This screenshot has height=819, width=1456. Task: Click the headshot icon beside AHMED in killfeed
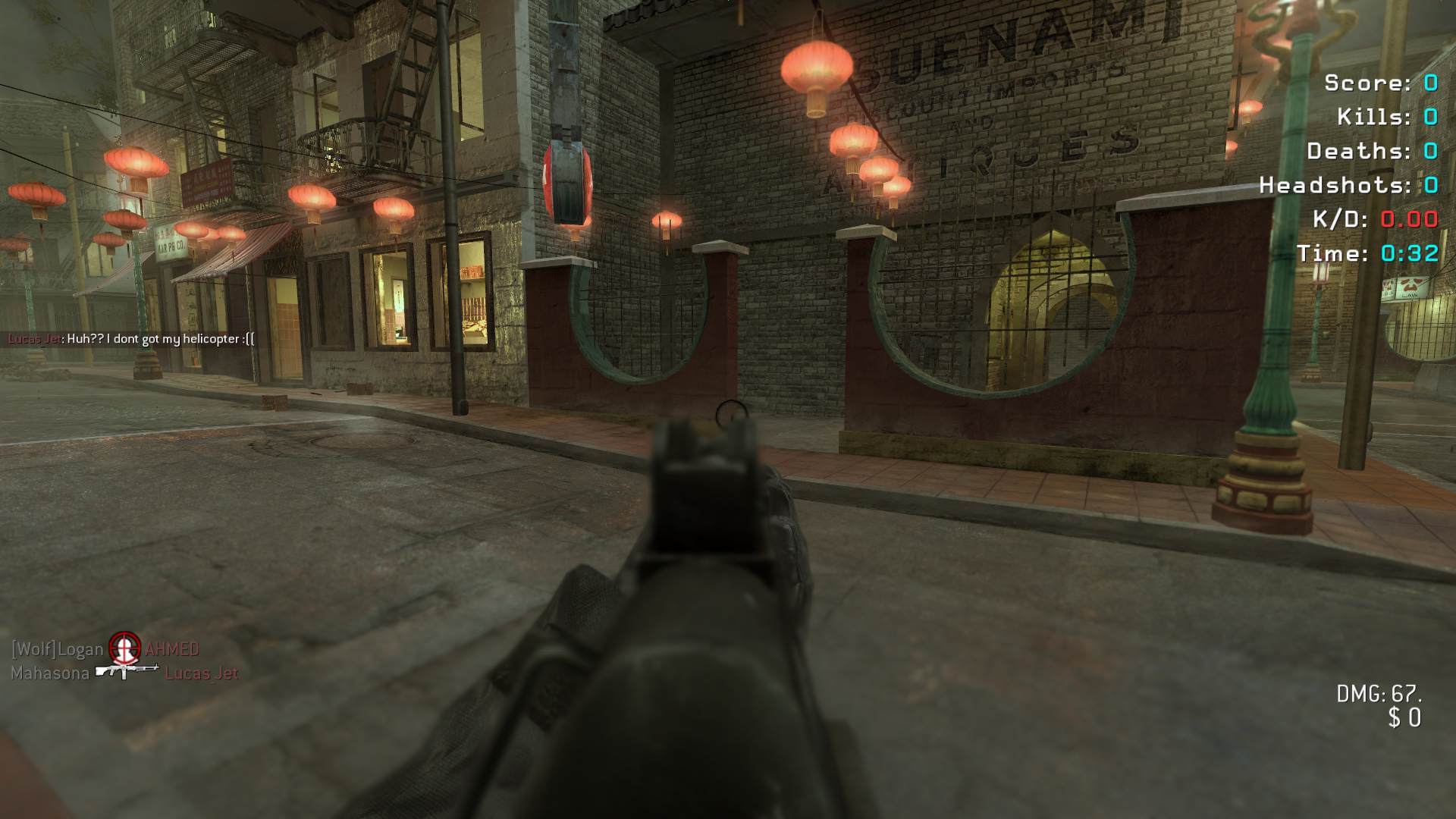click(124, 648)
